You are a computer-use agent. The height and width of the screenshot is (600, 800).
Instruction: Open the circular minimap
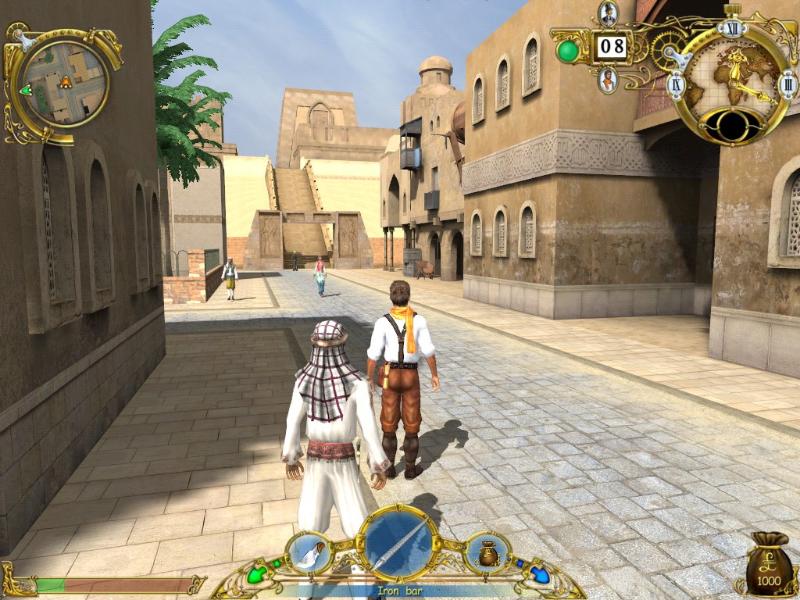pyautogui.click(x=65, y=81)
